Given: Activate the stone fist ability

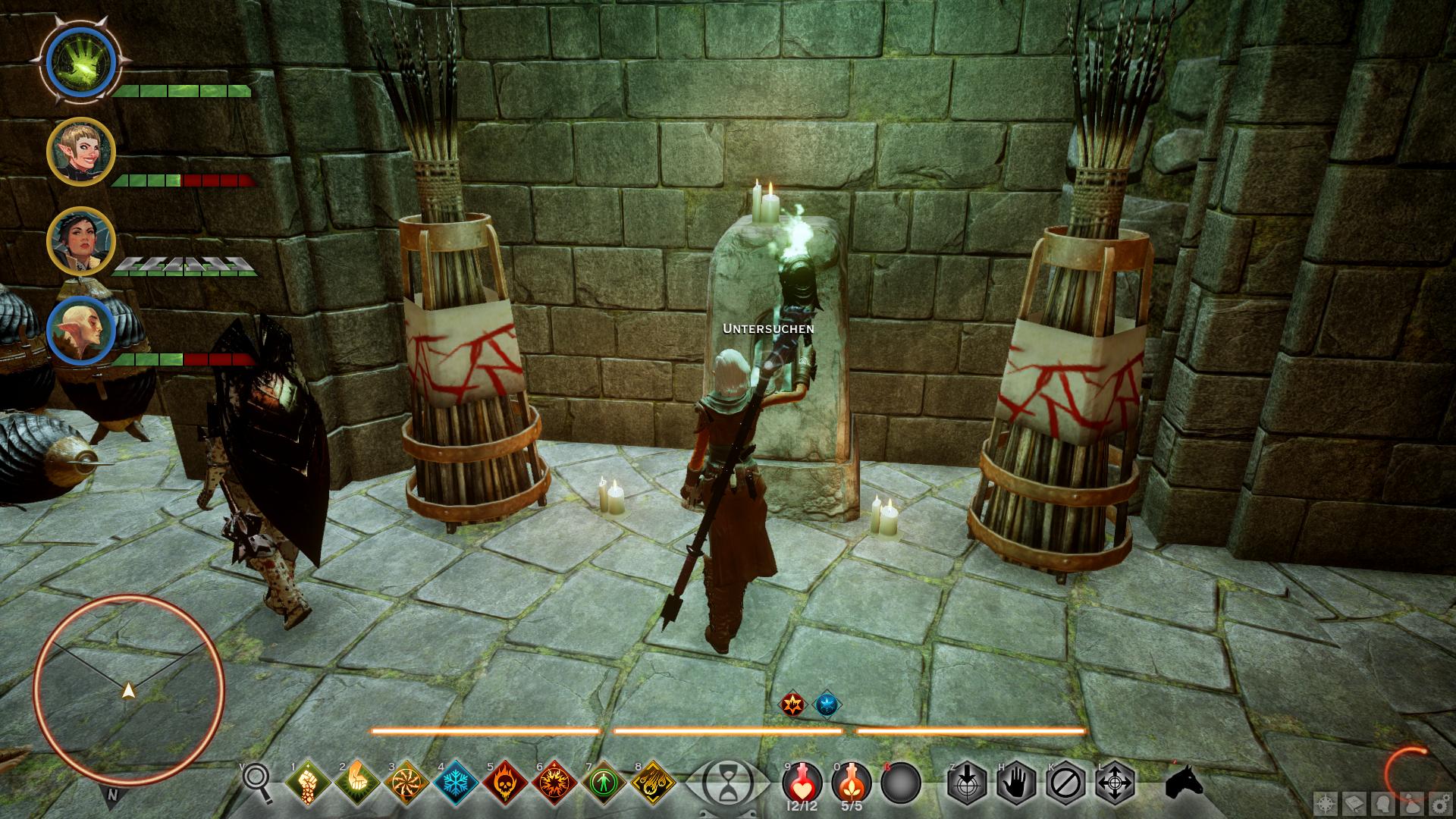Looking at the screenshot, I should point(307,781).
